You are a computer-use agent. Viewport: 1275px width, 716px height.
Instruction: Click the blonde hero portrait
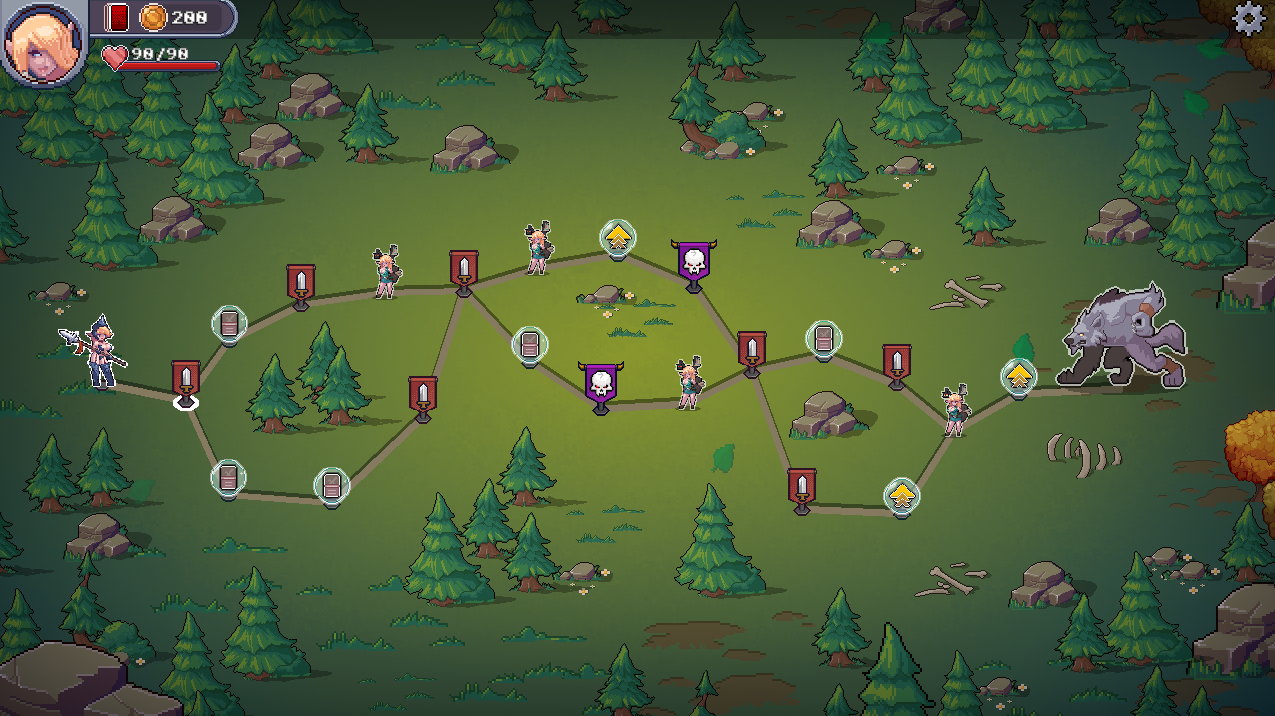pos(44,43)
